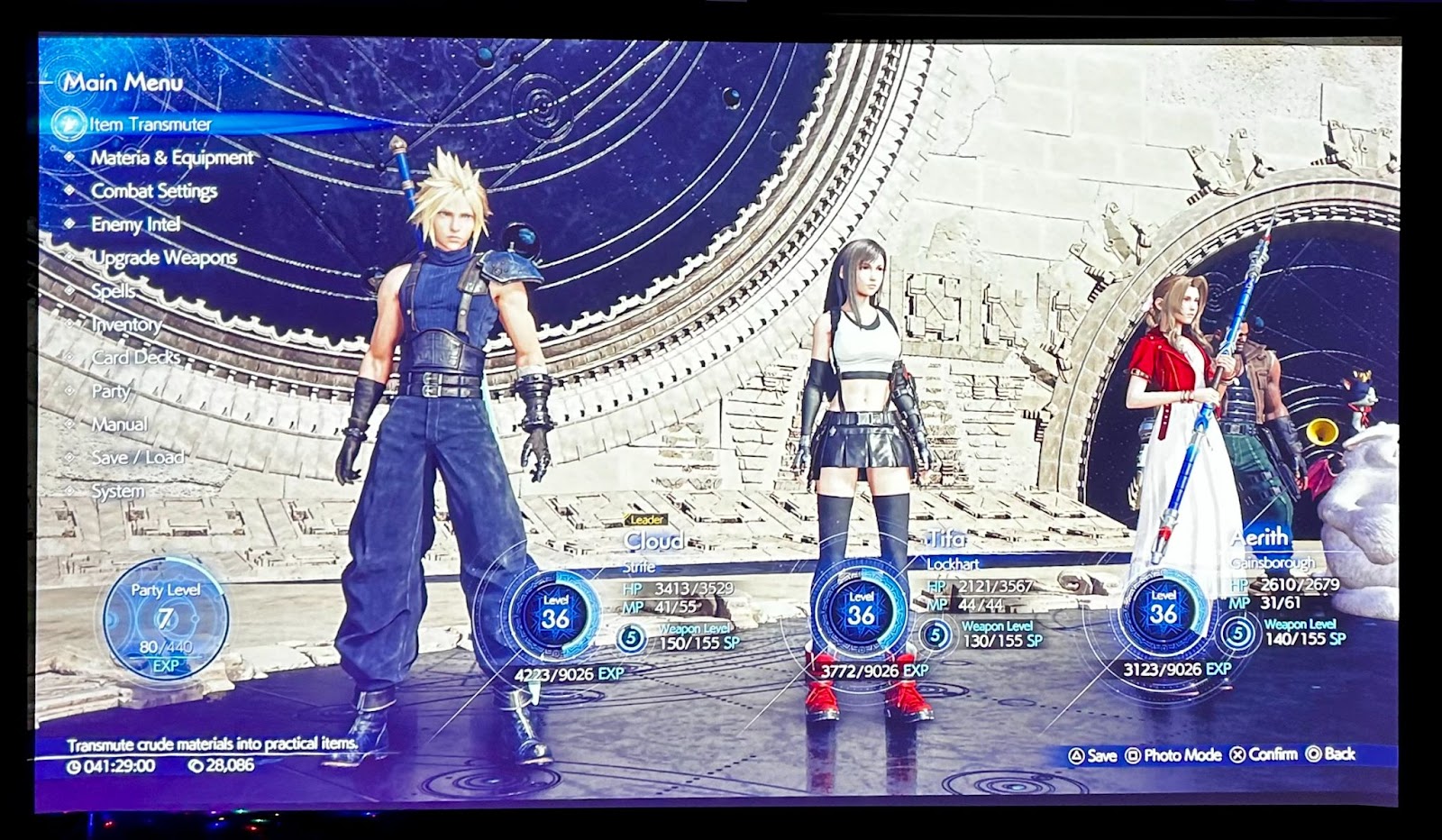The height and width of the screenshot is (840, 1442).
Task: Select Aerith's level 36 character badge
Action: 1164,610
